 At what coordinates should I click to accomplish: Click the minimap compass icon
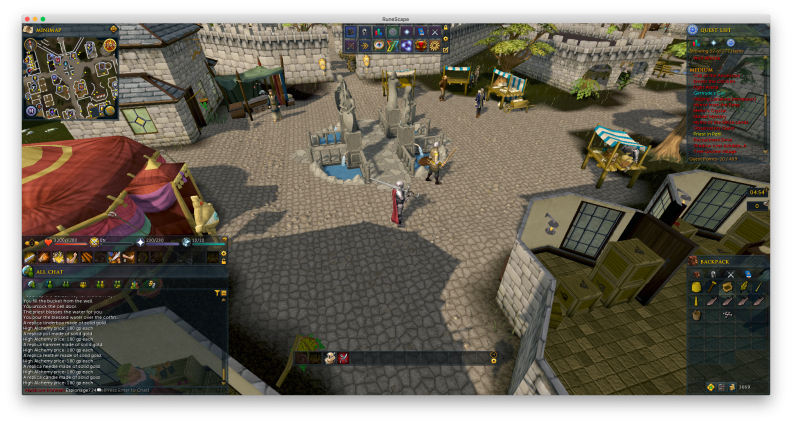[30, 45]
